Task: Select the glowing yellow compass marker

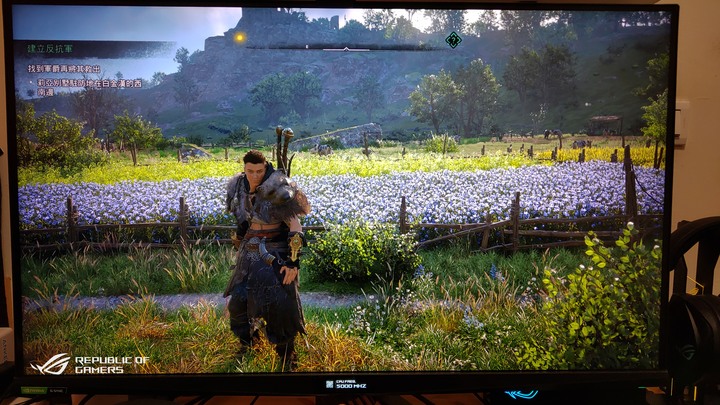Action: [240, 38]
